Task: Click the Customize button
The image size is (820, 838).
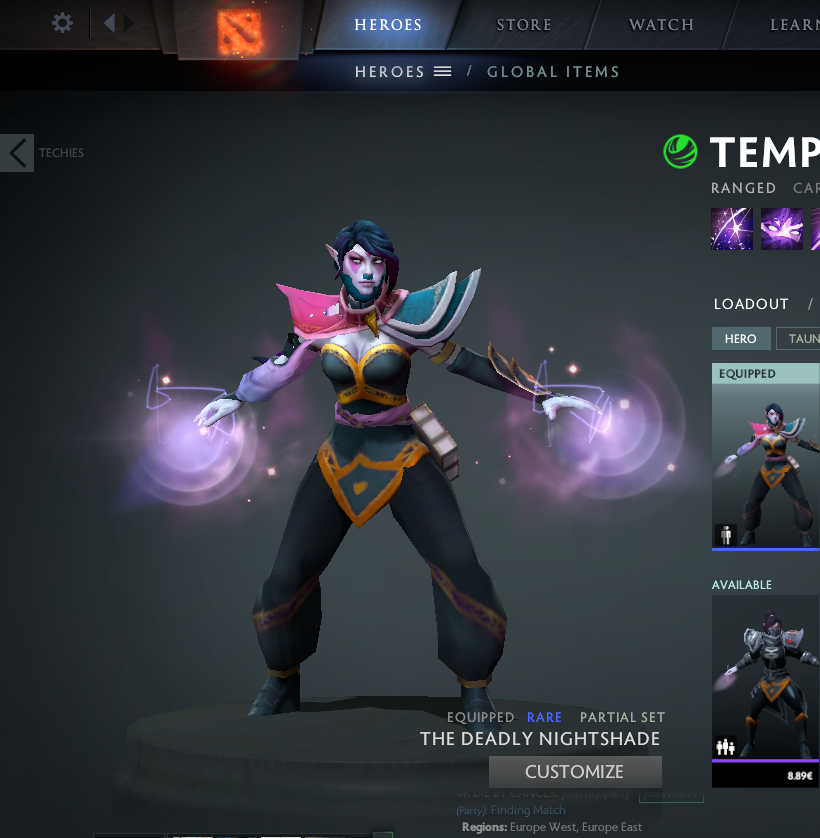Action: (x=575, y=772)
